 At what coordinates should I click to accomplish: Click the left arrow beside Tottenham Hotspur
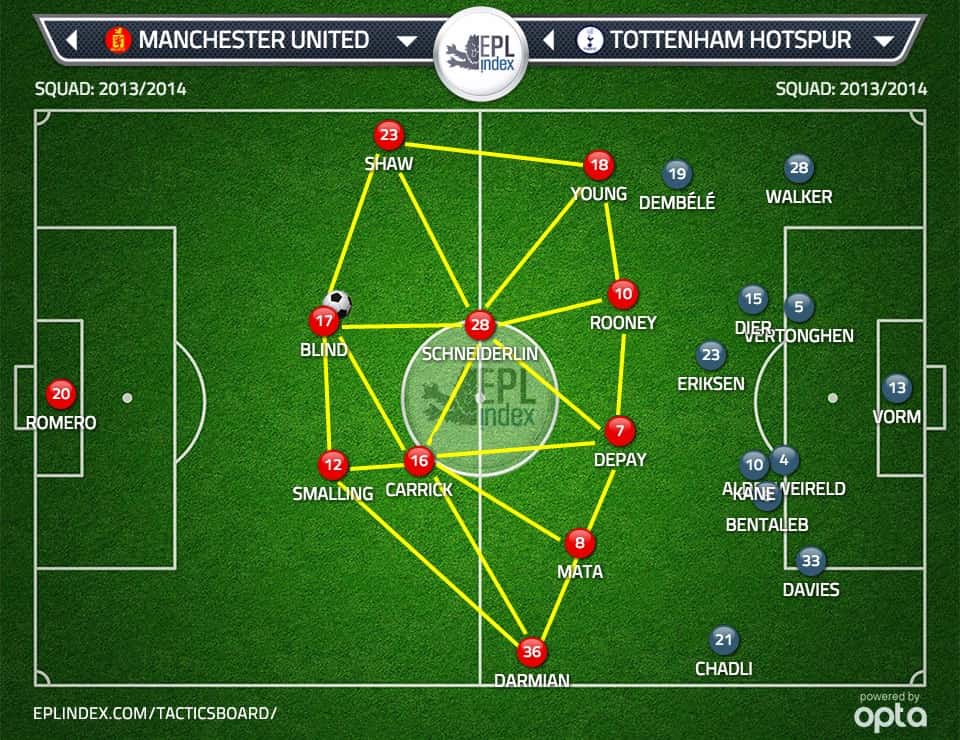pyautogui.click(x=548, y=41)
